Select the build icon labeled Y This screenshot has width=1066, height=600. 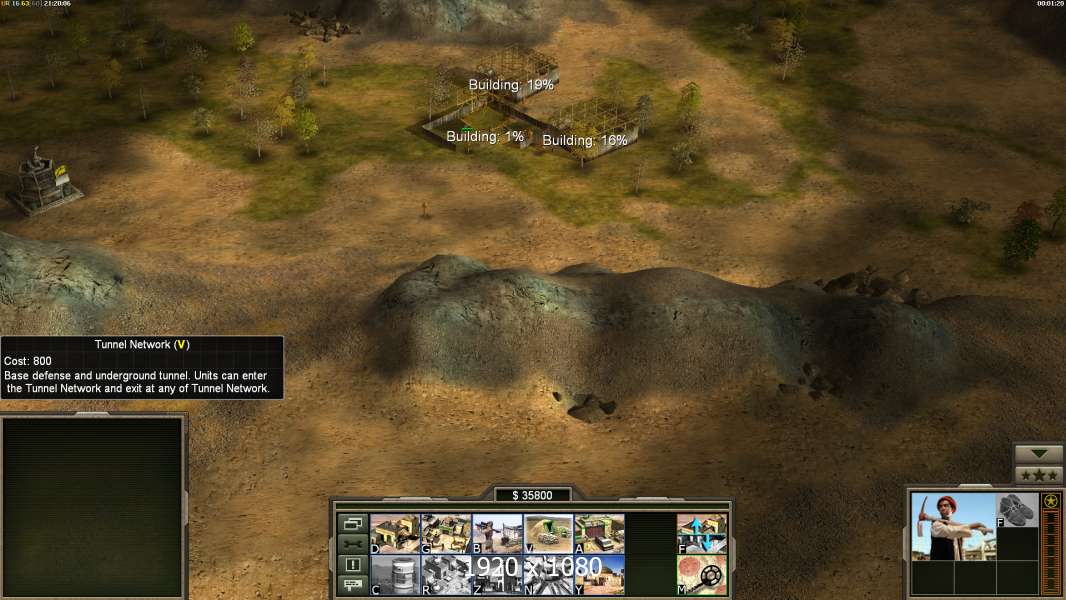pos(599,574)
